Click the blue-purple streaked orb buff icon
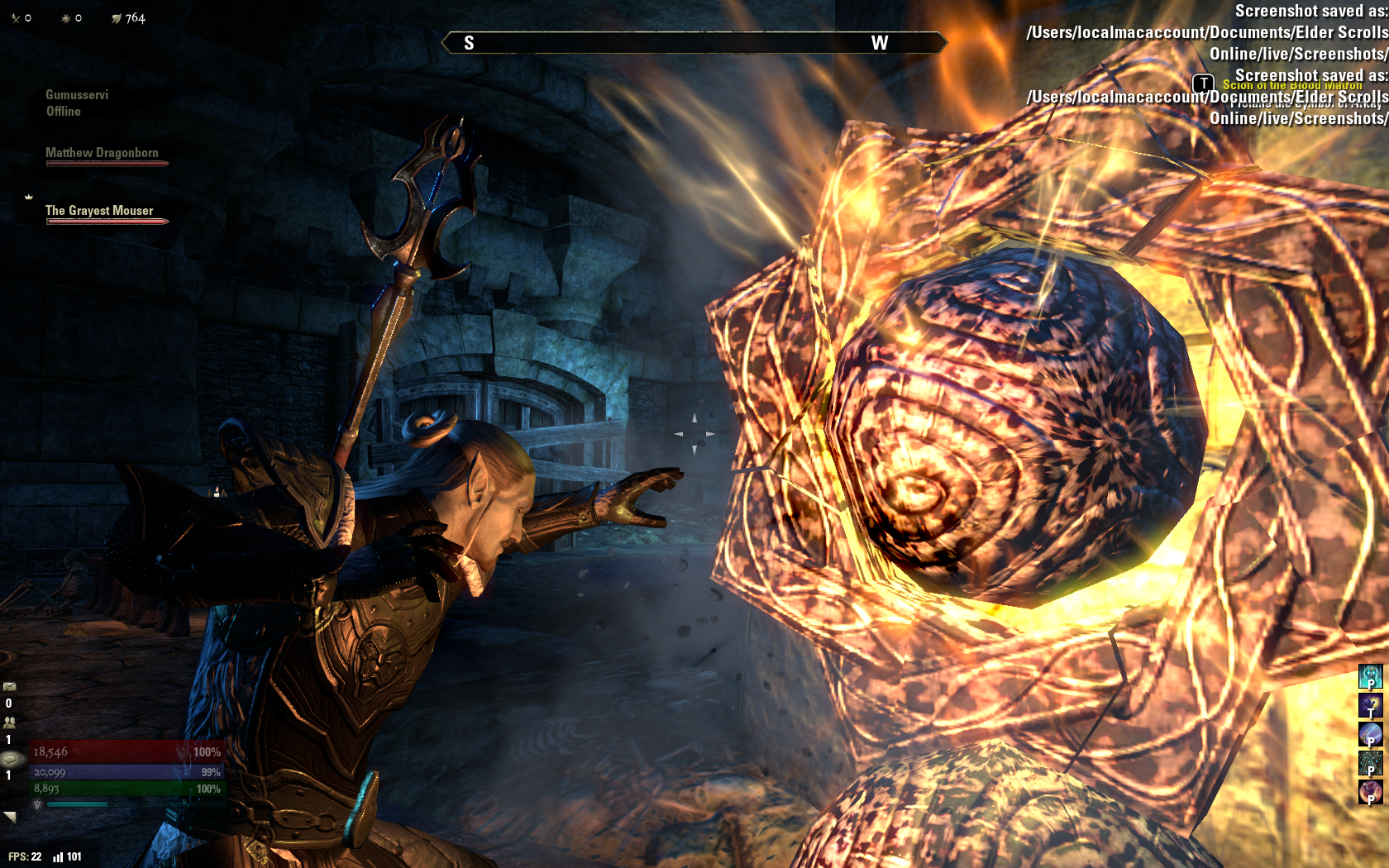The width and height of the screenshot is (1389, 868). click(x=1370, y=734)
